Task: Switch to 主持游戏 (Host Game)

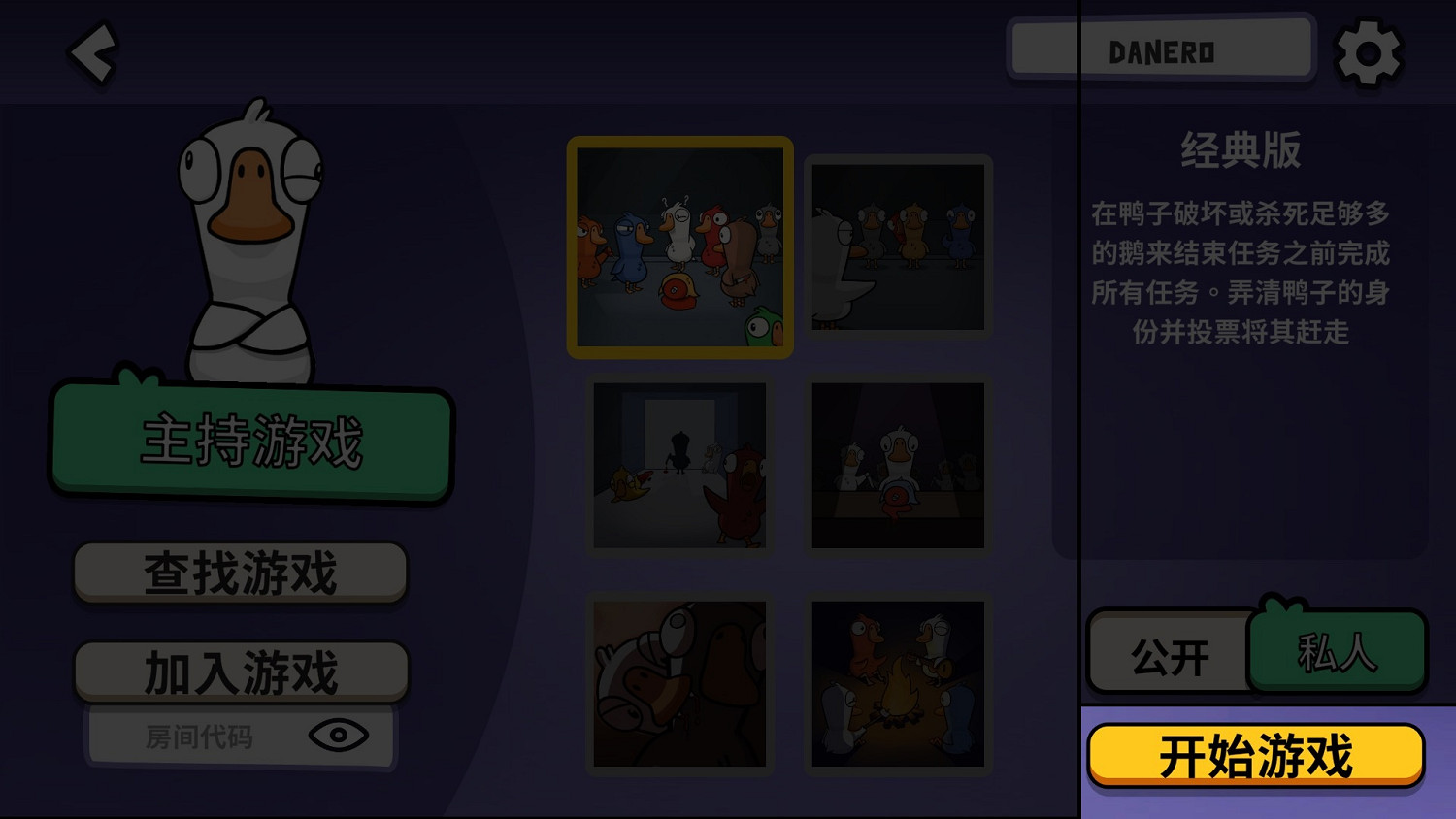Action: (x=252, y=442)
